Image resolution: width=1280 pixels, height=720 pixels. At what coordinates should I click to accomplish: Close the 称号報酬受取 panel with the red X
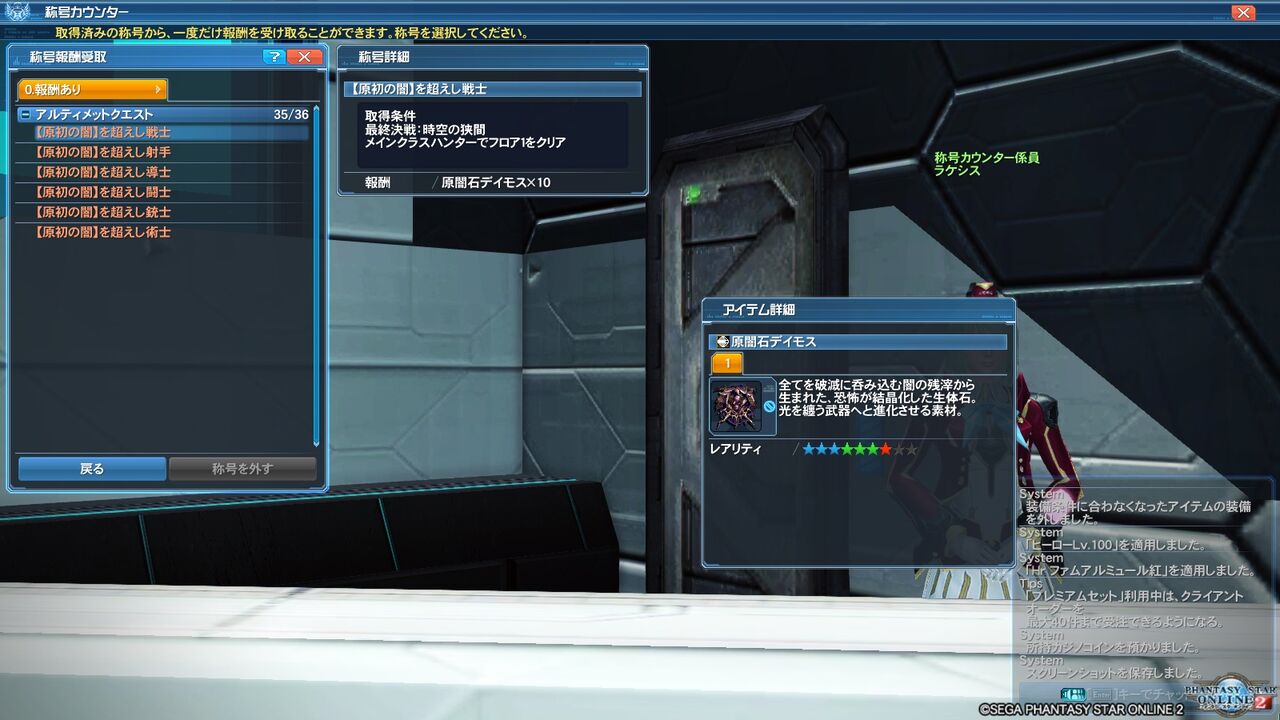point(306,57)
